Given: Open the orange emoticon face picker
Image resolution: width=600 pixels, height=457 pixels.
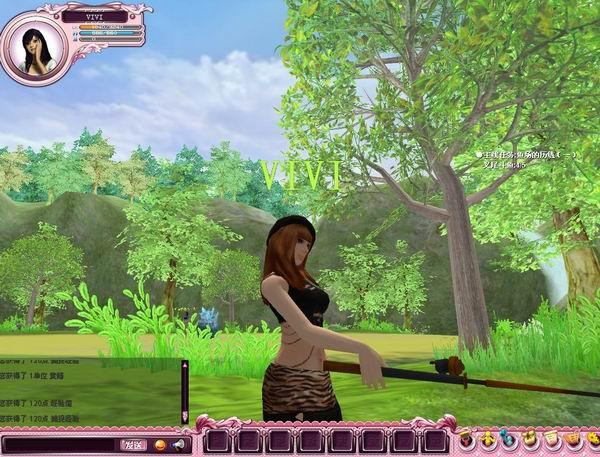Looking at the screenshot, I should (x=161, y=443).
